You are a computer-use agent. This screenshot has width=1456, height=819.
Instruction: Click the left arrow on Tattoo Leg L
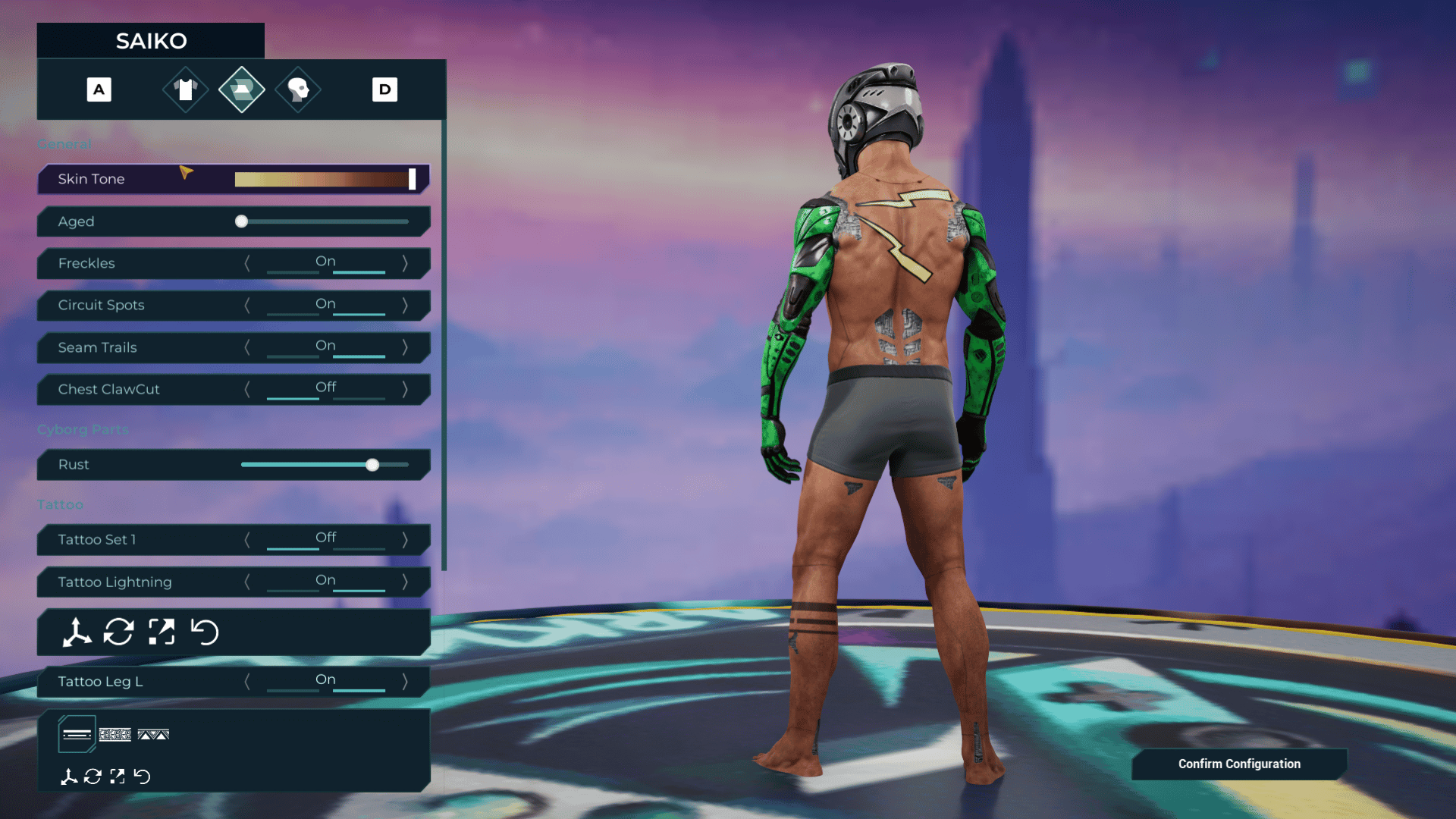point(248,681)
